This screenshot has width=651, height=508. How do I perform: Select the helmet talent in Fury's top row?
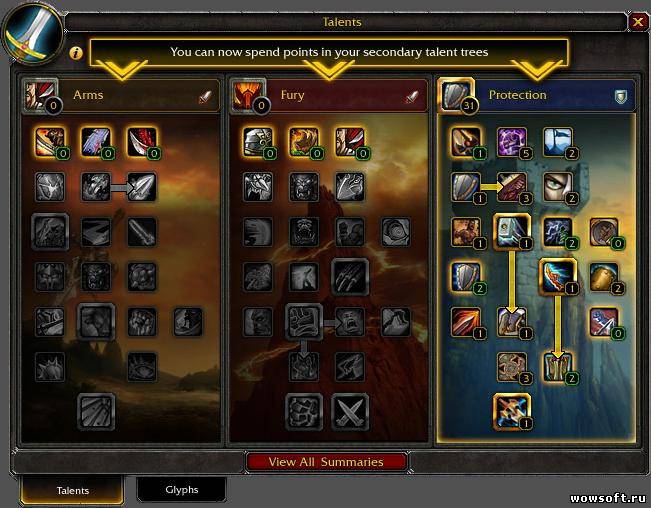tap(257, 142)
